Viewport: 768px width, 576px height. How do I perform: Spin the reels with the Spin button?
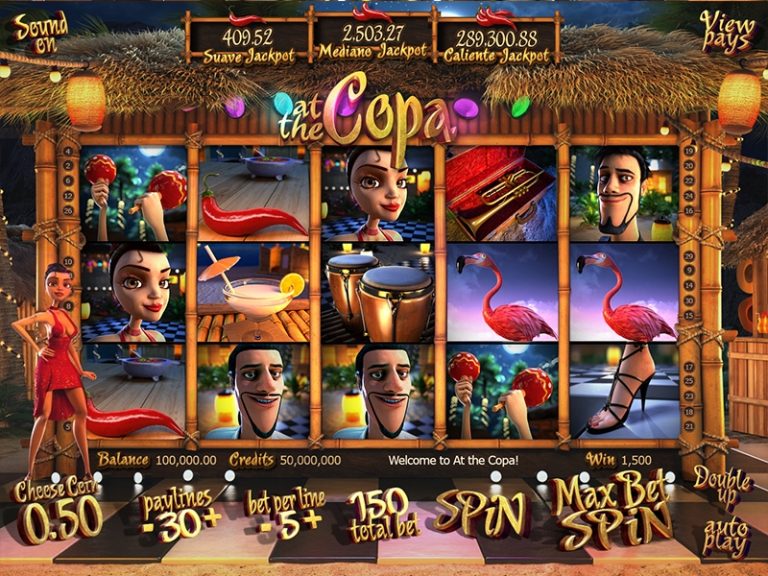(x=479, y=514)
